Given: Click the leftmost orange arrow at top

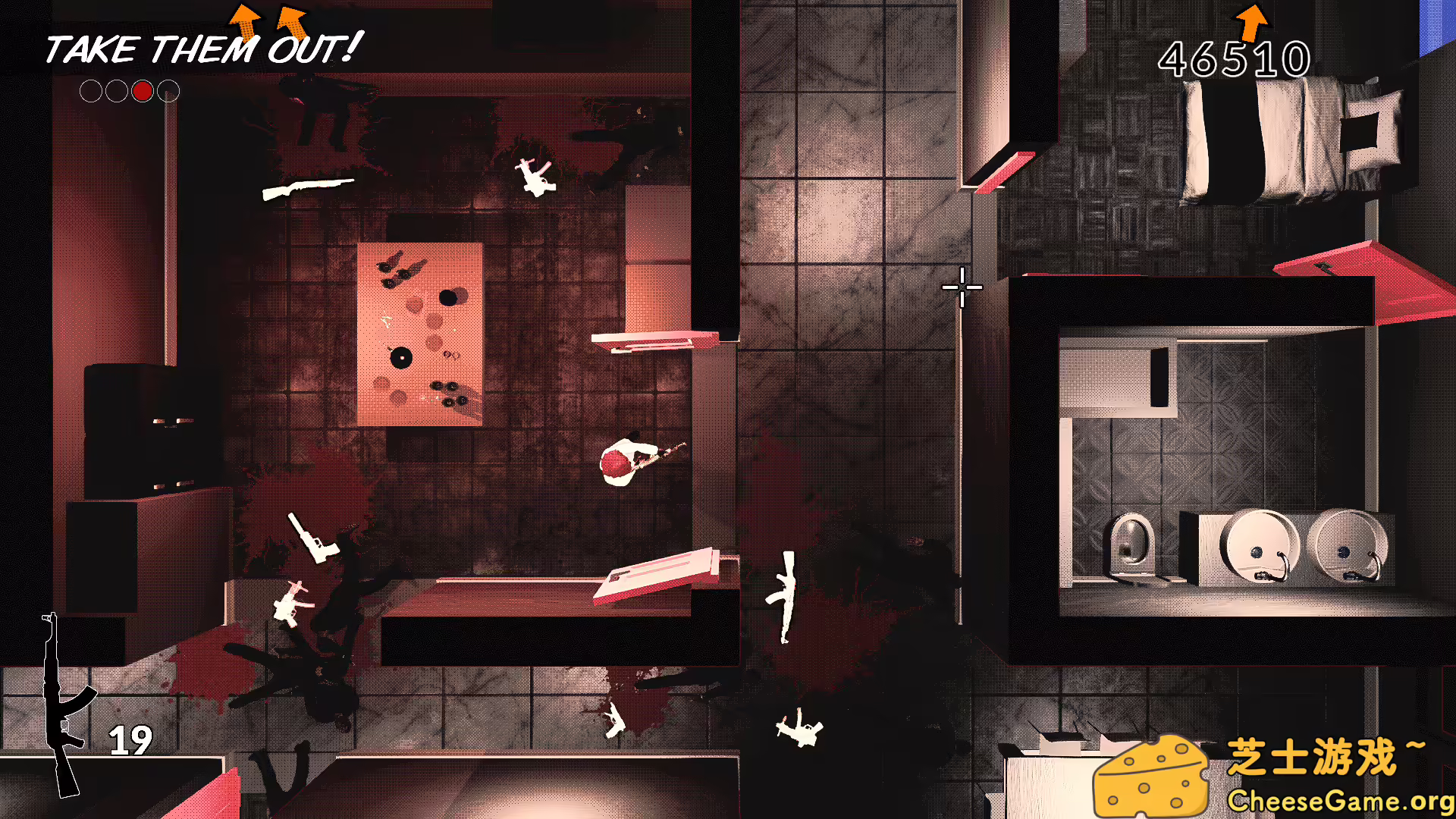Looking at the screenshot, I should [x=243, y=19].
